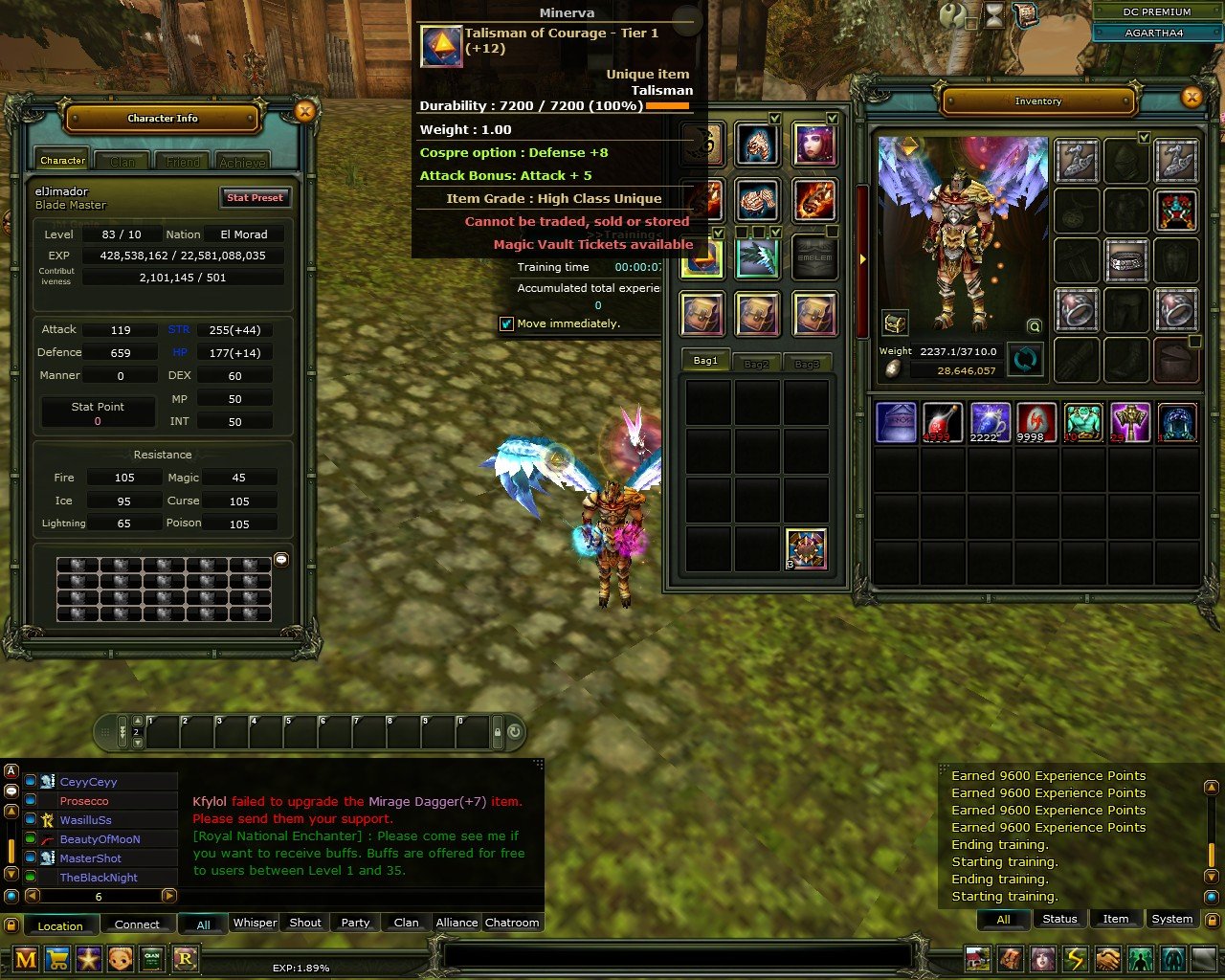Open the Clan board icon

click(150, 958)
